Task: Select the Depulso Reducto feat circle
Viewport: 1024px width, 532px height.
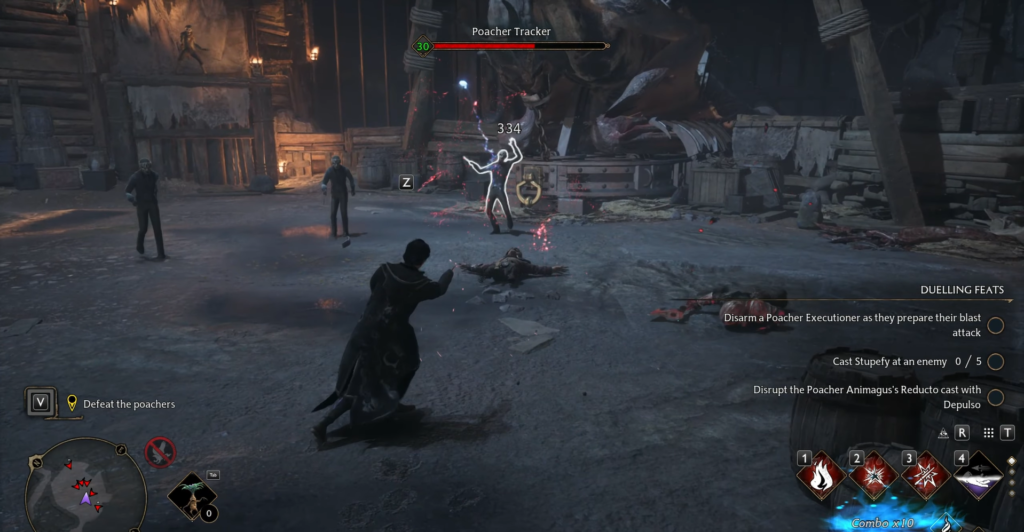Action: [996, 397]
